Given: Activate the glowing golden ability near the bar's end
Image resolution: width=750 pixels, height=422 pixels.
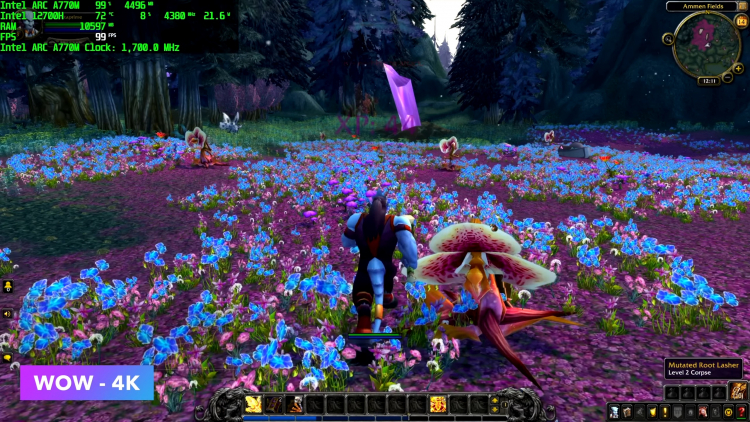Looking at the screenshot, I should [437, 404].
